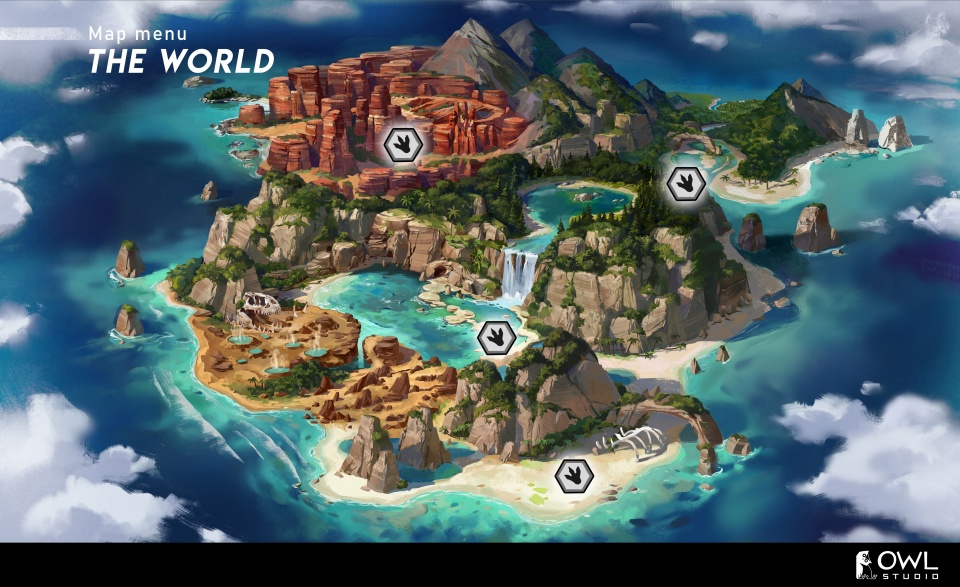Image resolution: width=960 pixels, height=587 pixels.
Task: Select the map marker on the red canyon
Action: click(403, 143)
